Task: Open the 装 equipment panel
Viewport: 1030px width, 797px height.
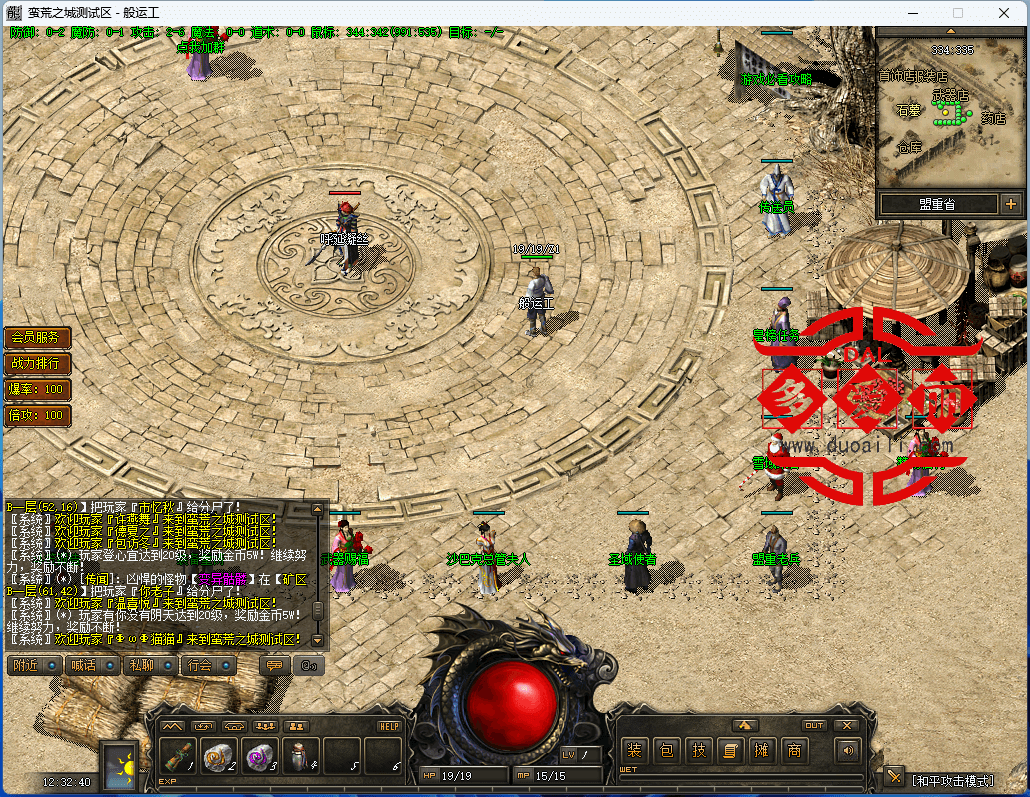Action: [634, 750]
